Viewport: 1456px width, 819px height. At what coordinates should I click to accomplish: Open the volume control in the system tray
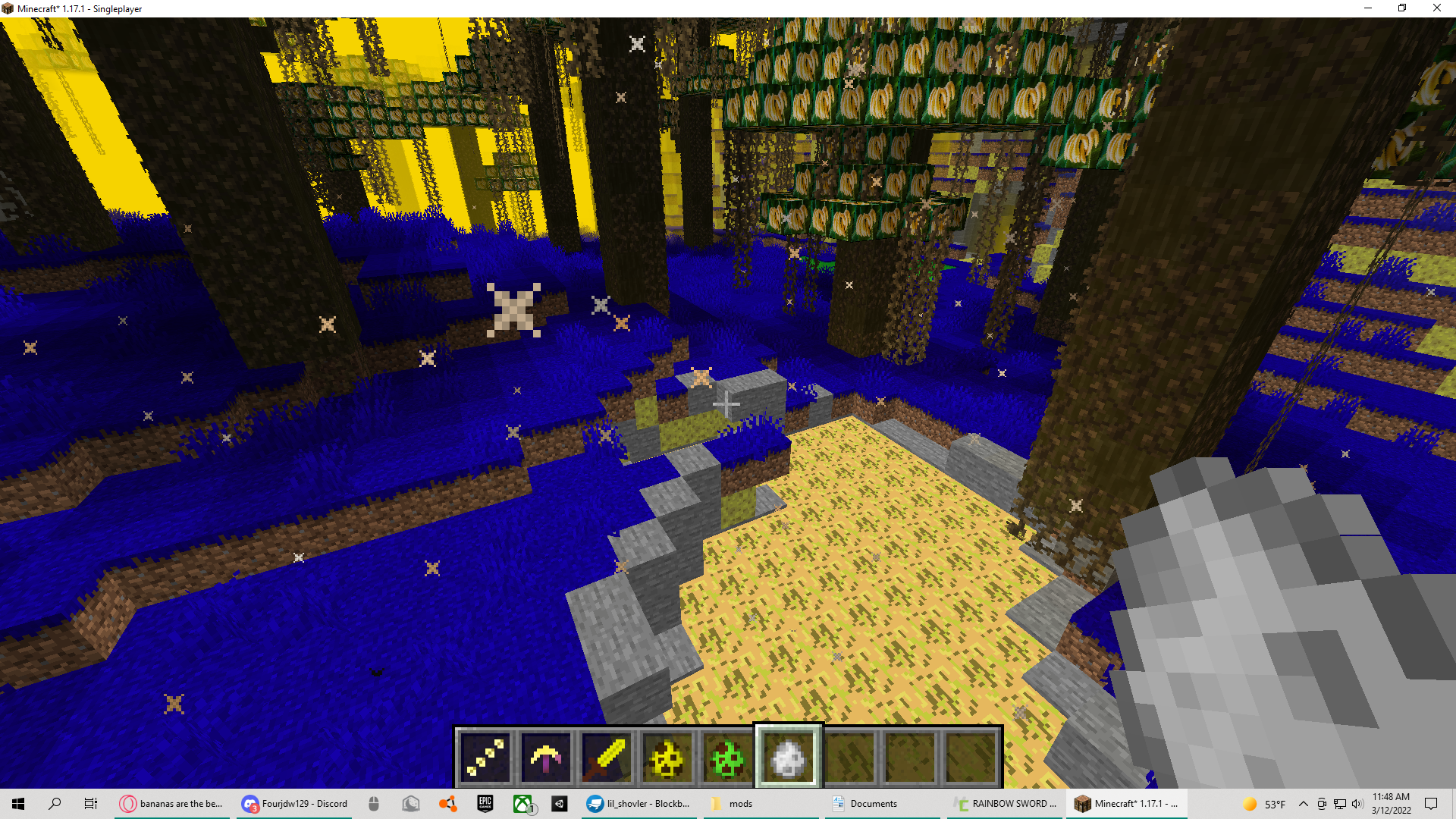pyautogui.click(x=1357, y=803)
